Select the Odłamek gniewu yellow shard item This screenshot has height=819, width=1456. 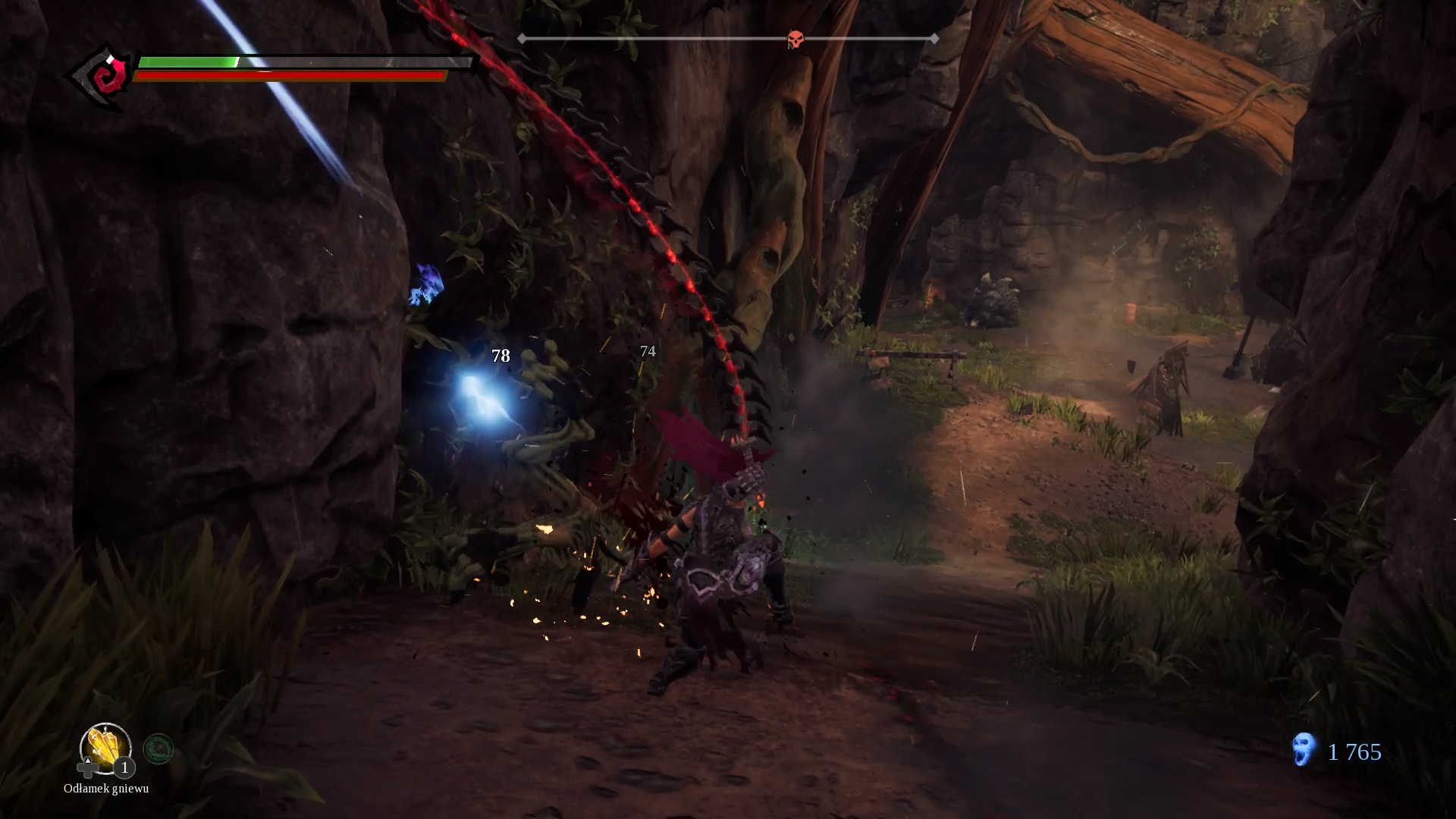pos(105,748)
